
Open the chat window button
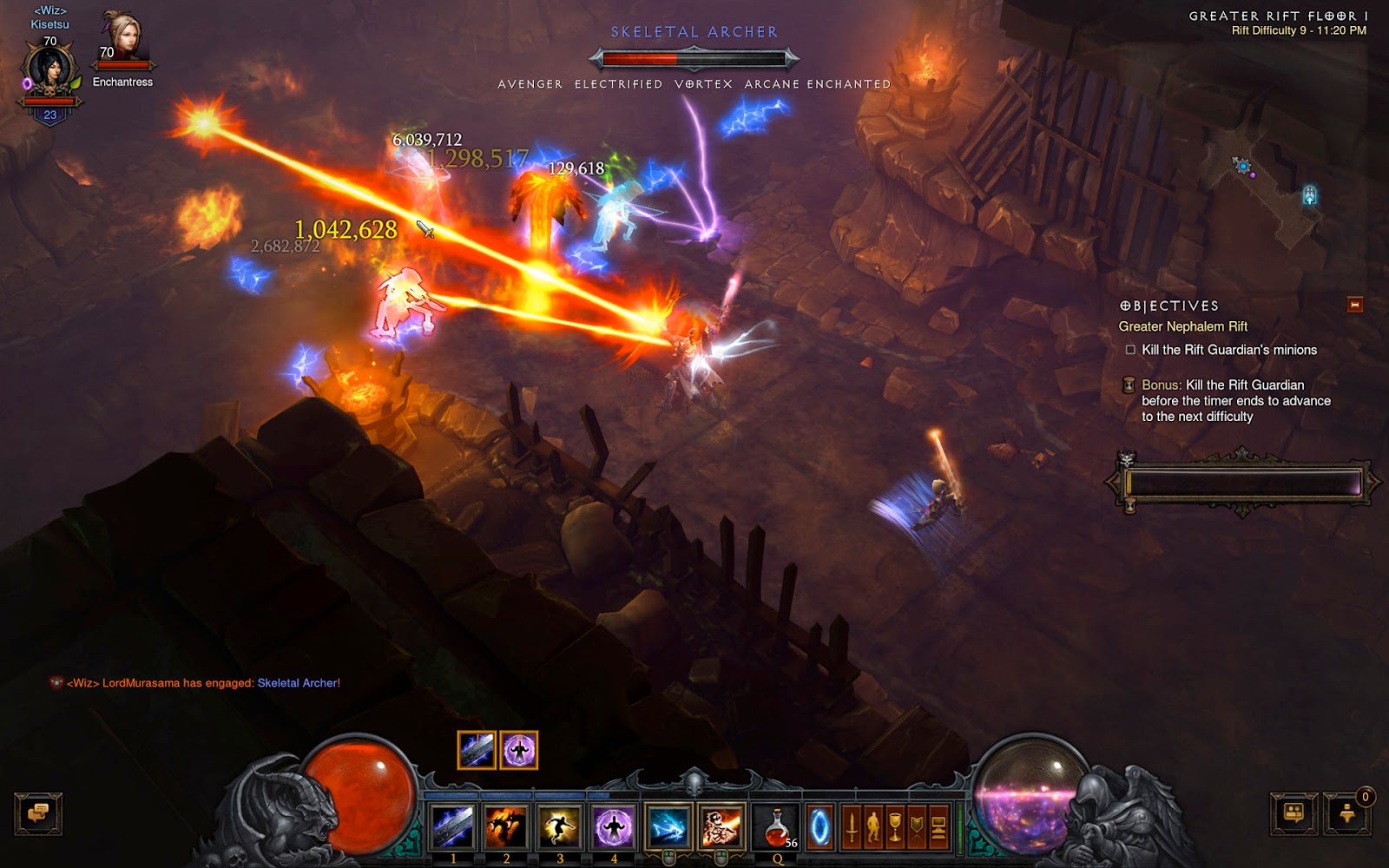pos(38,813)
